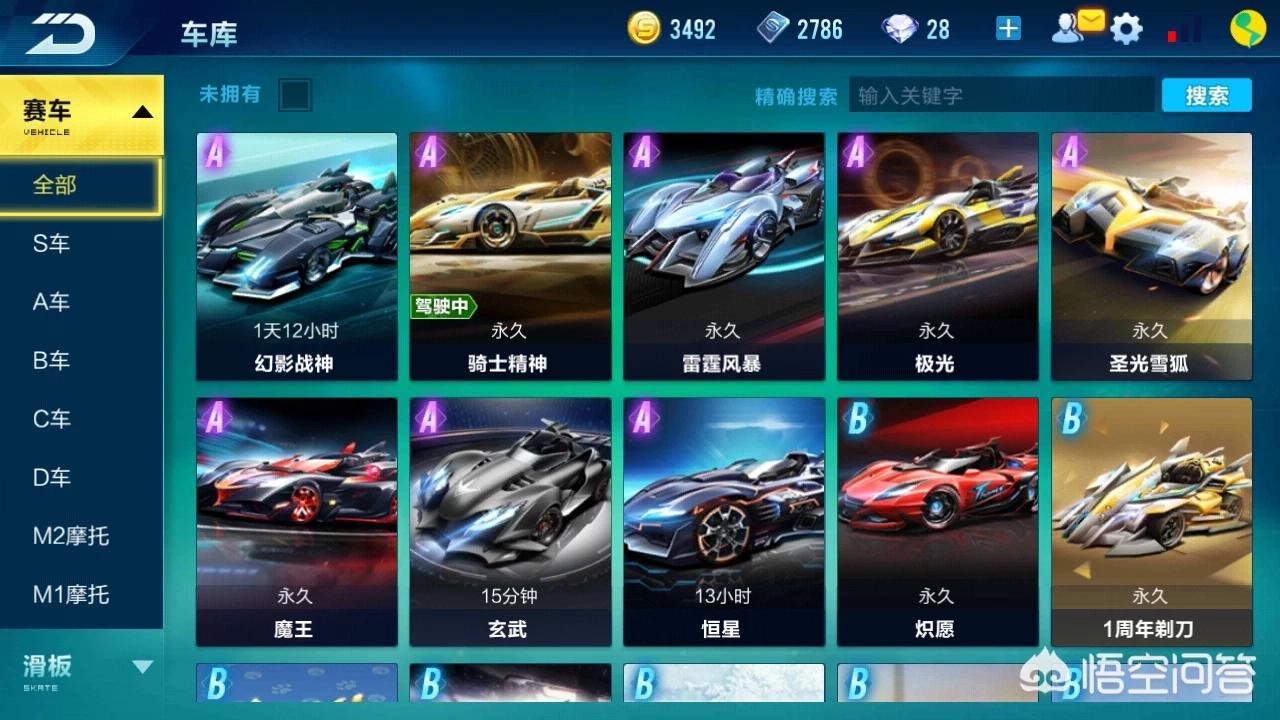Select the 幻影战神 car card

(x=296, y=257)
